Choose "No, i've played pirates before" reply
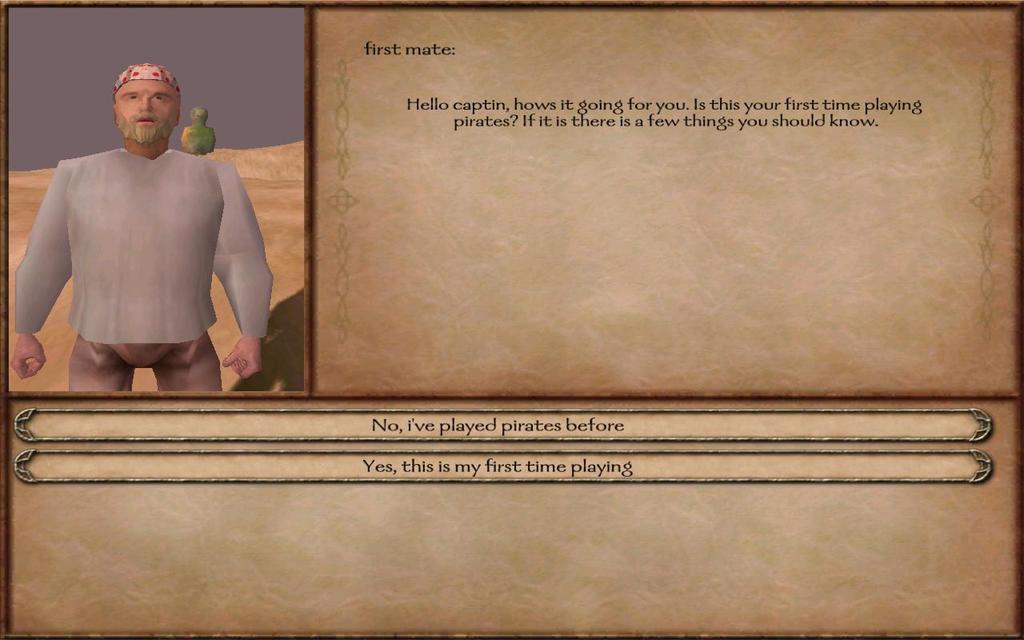This screenshot has width=1024, height=640. (498, 426)
